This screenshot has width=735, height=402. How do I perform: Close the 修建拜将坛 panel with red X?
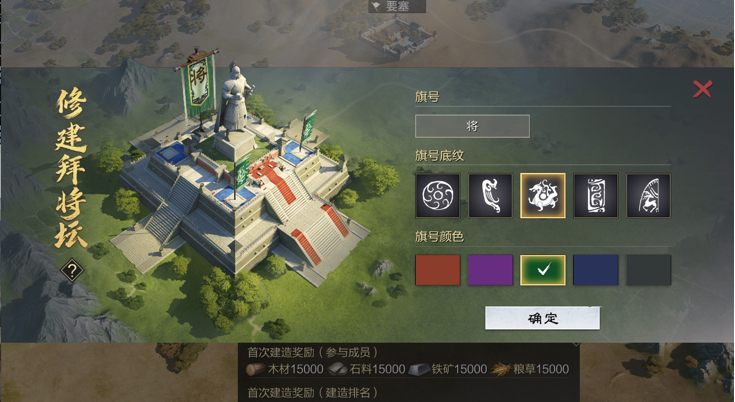(703, 89)
